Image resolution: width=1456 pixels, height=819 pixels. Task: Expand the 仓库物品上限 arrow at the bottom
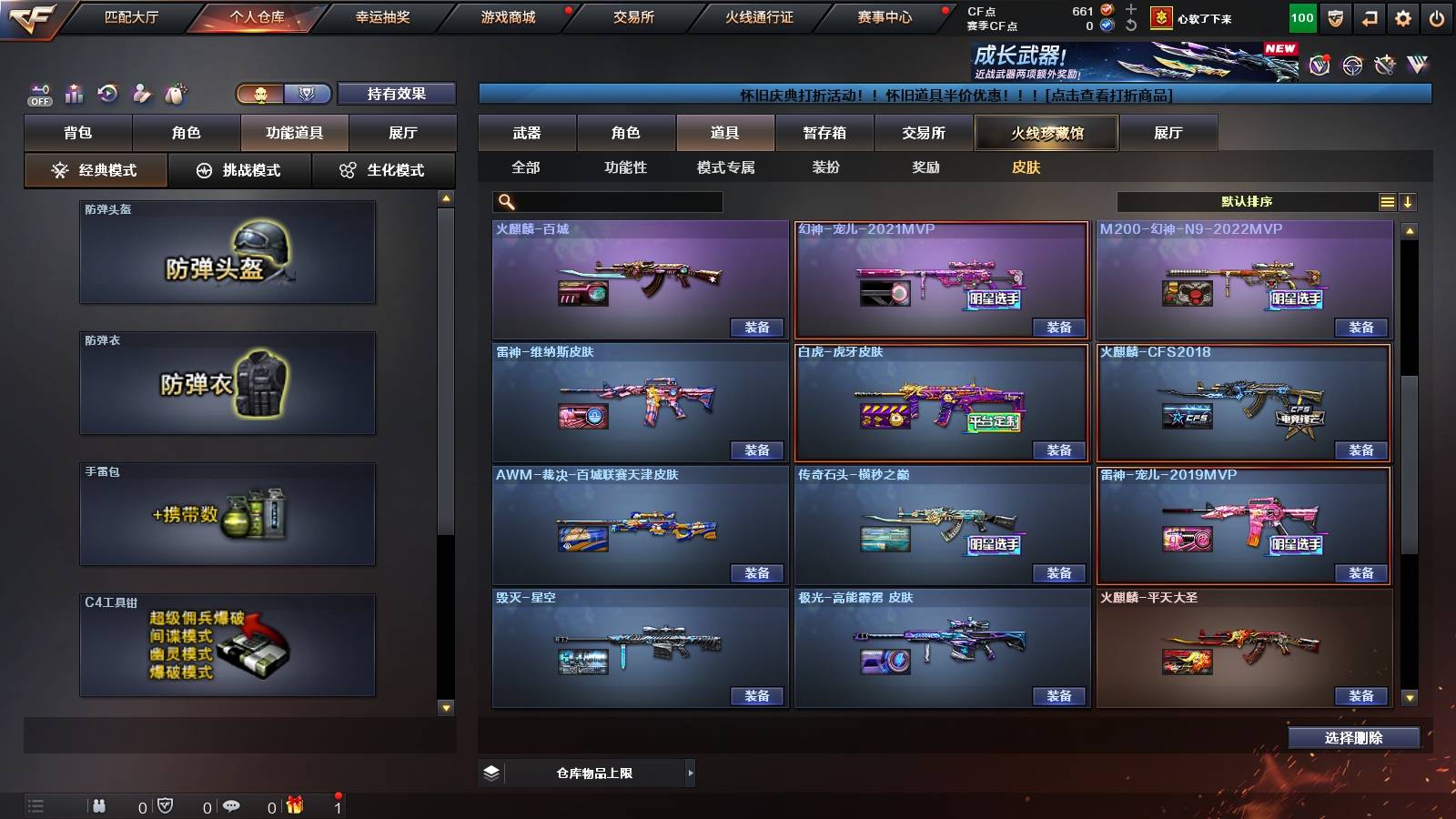(692, 773)
